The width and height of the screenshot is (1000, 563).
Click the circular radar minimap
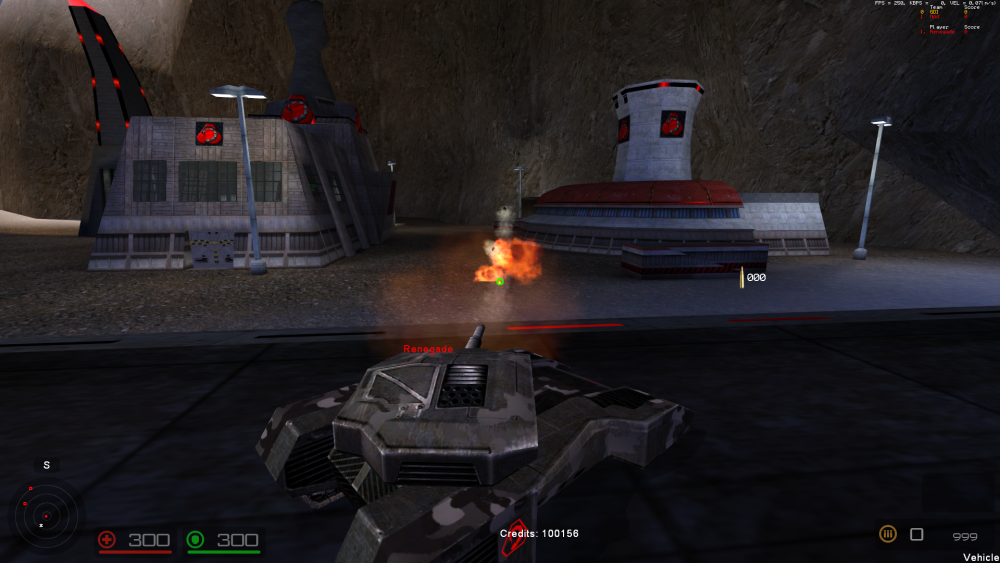(44, 516)
